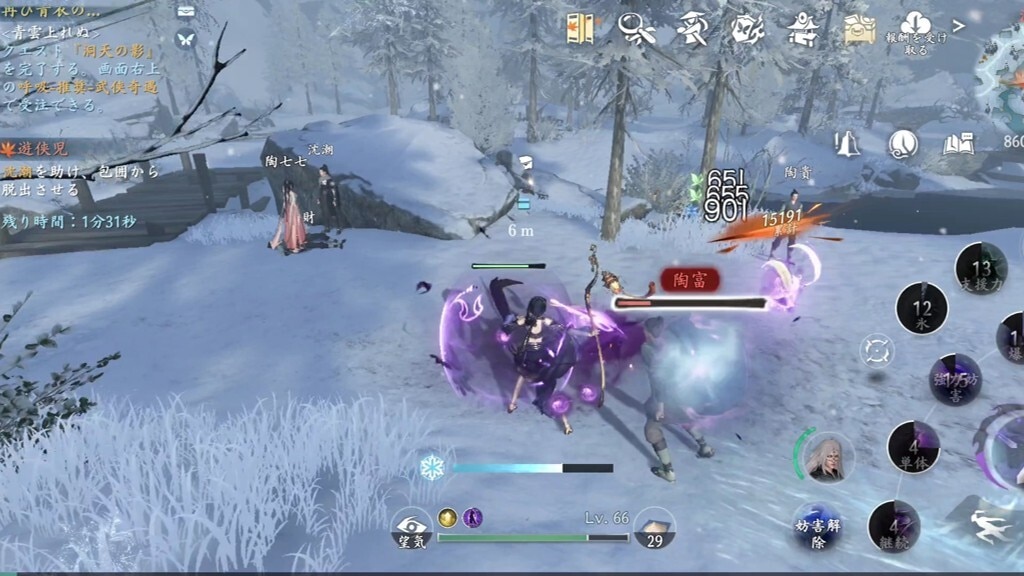Image resolution: width=1024 pixels, height=576 pixels.
Task: Select the white-haired companion portrait
Action: pos(828,458)
